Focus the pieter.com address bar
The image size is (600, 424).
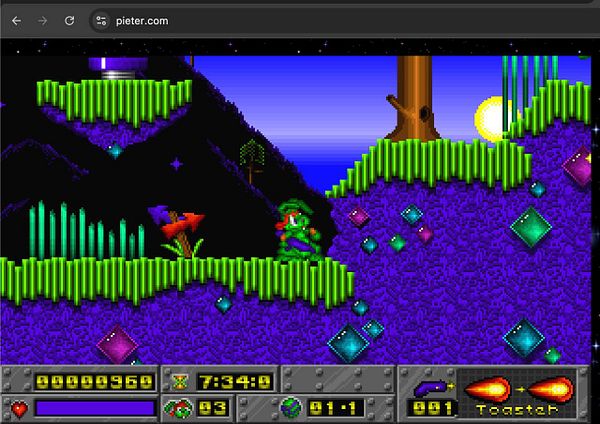coord(300,20)
